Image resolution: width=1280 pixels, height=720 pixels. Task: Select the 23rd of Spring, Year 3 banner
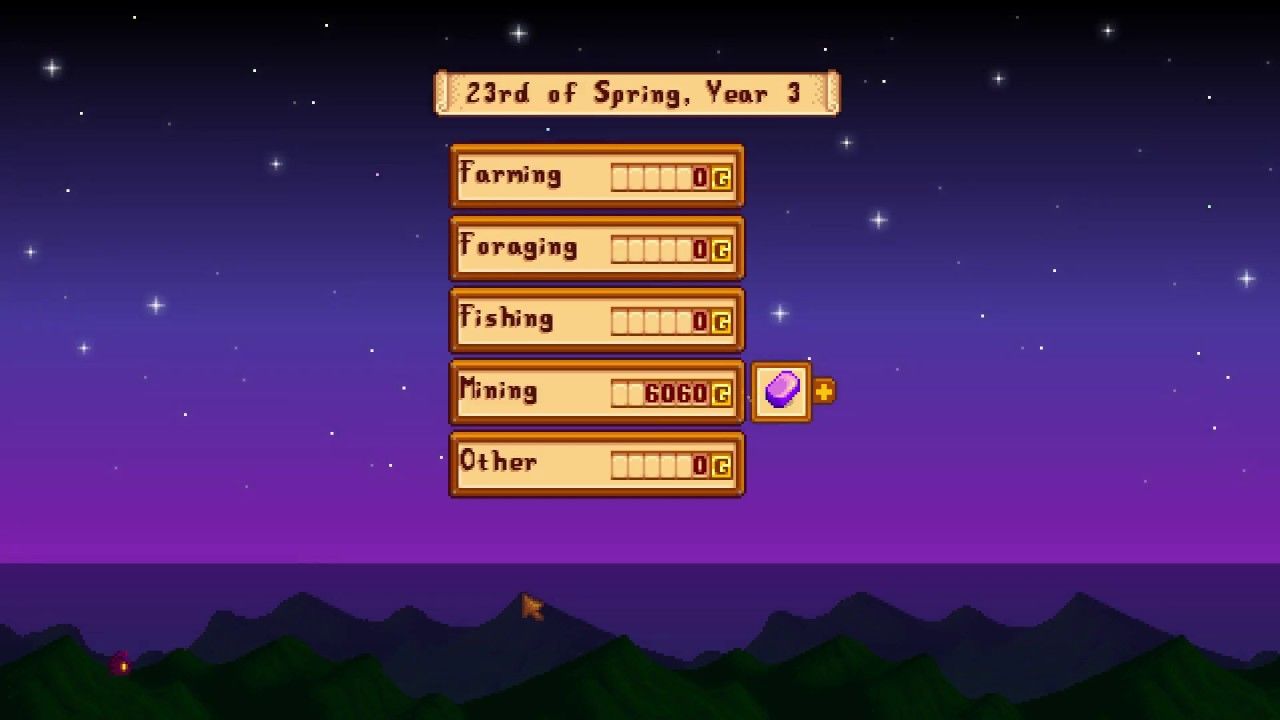[x=639, y=92]
